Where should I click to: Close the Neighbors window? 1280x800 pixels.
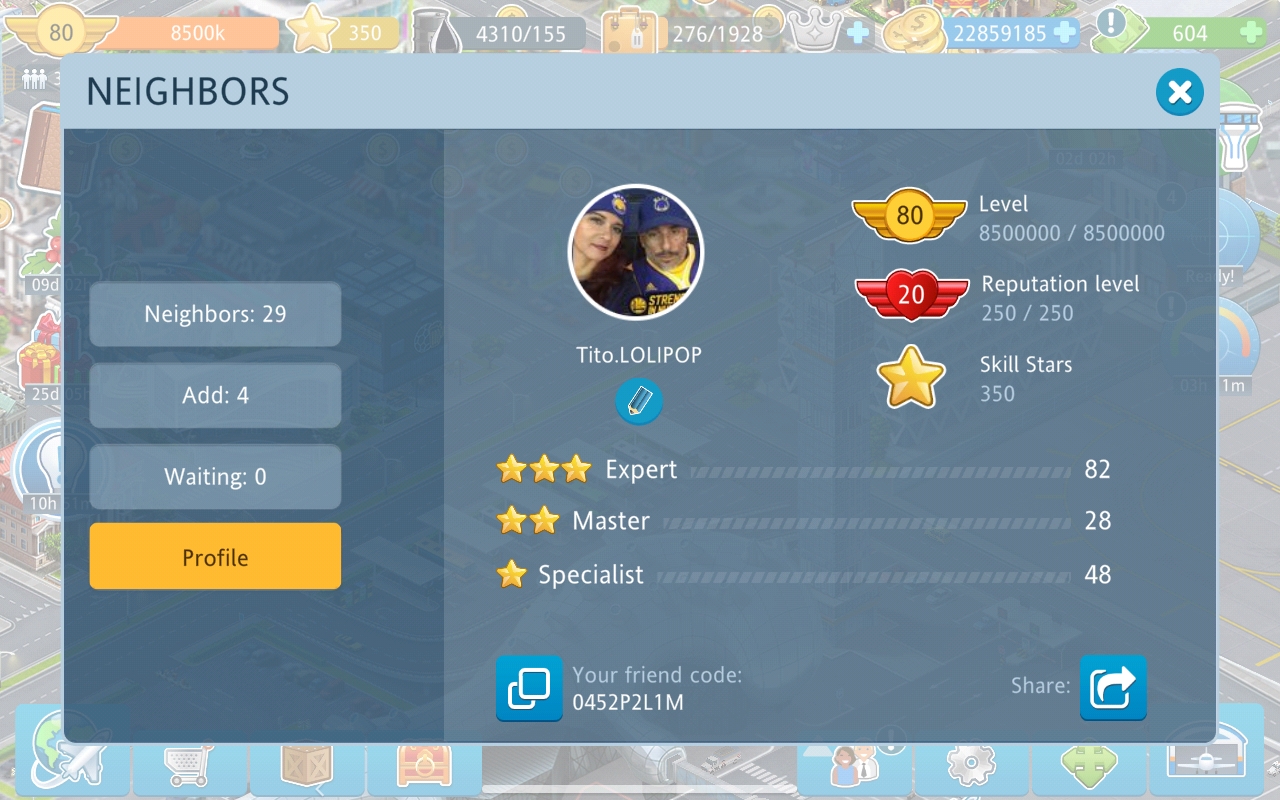point(1179,93)
